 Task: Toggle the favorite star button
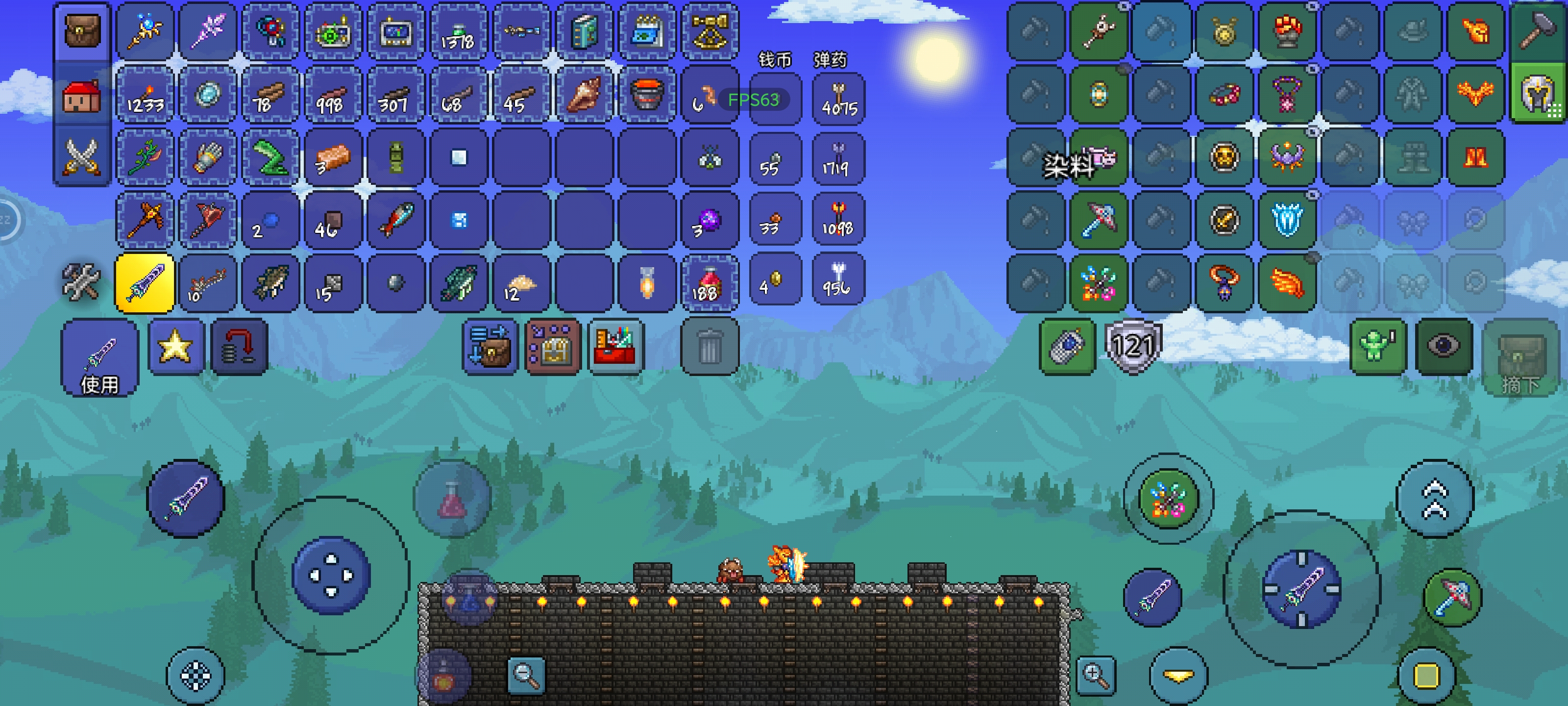[x=175, y=347]
